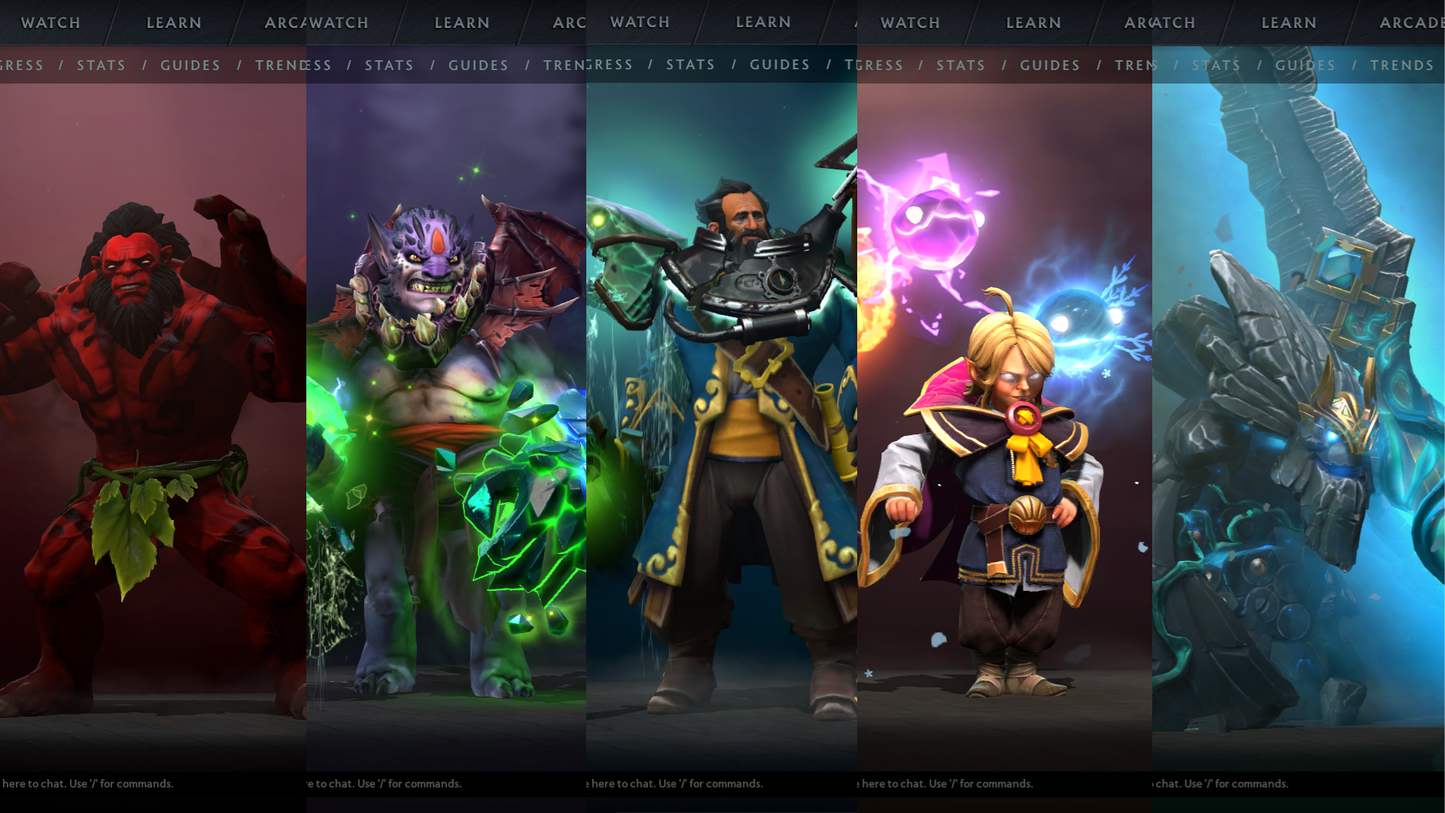View the GUIDES section above Kunkka
Image resolution: width=1445 pixels, height=813 pixels.
(x=780, y=65)
